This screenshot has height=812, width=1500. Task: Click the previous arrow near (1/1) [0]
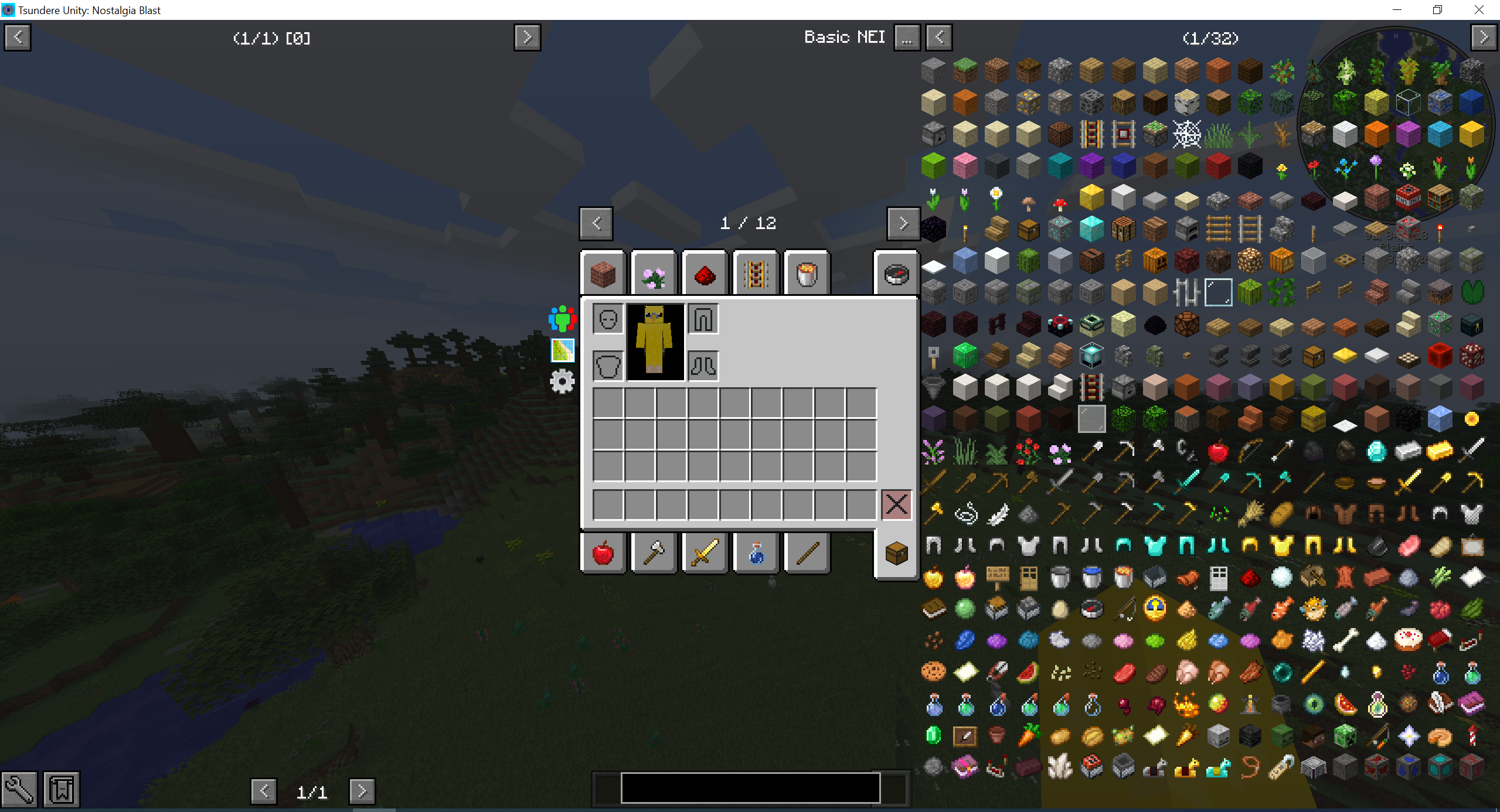(17, 37)
